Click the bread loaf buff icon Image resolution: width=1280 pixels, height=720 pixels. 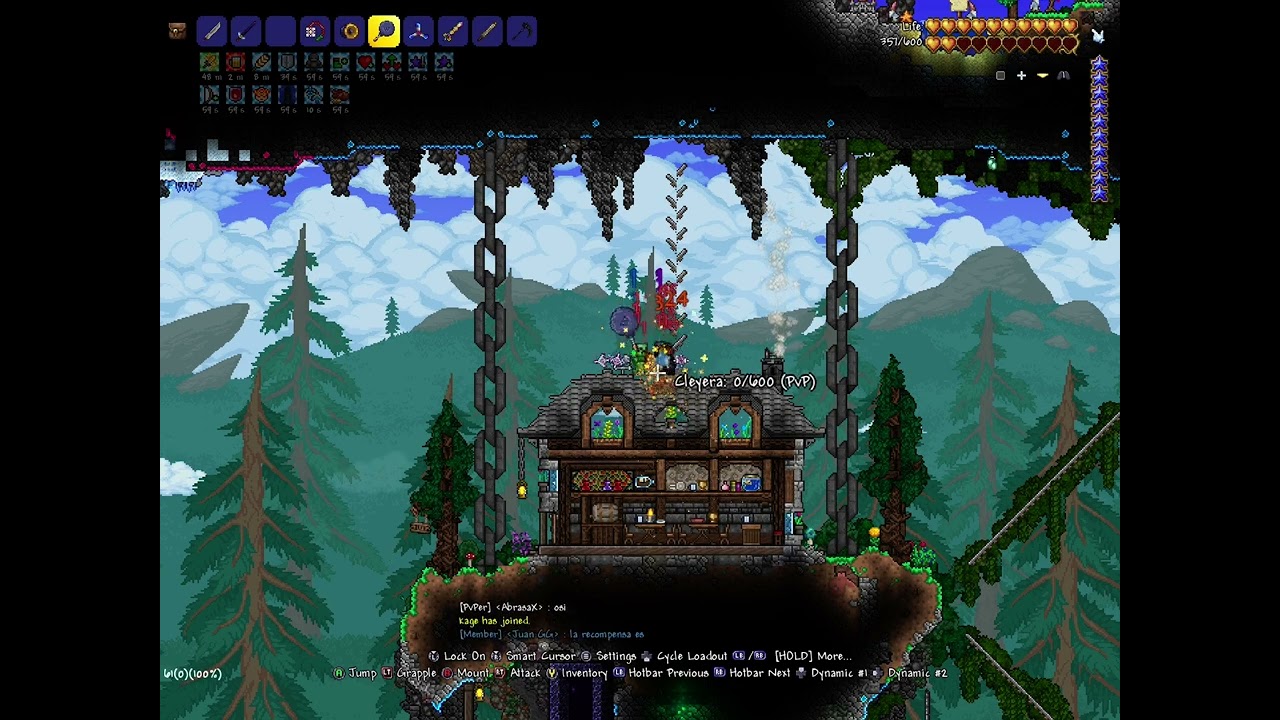tap(262, 63)
